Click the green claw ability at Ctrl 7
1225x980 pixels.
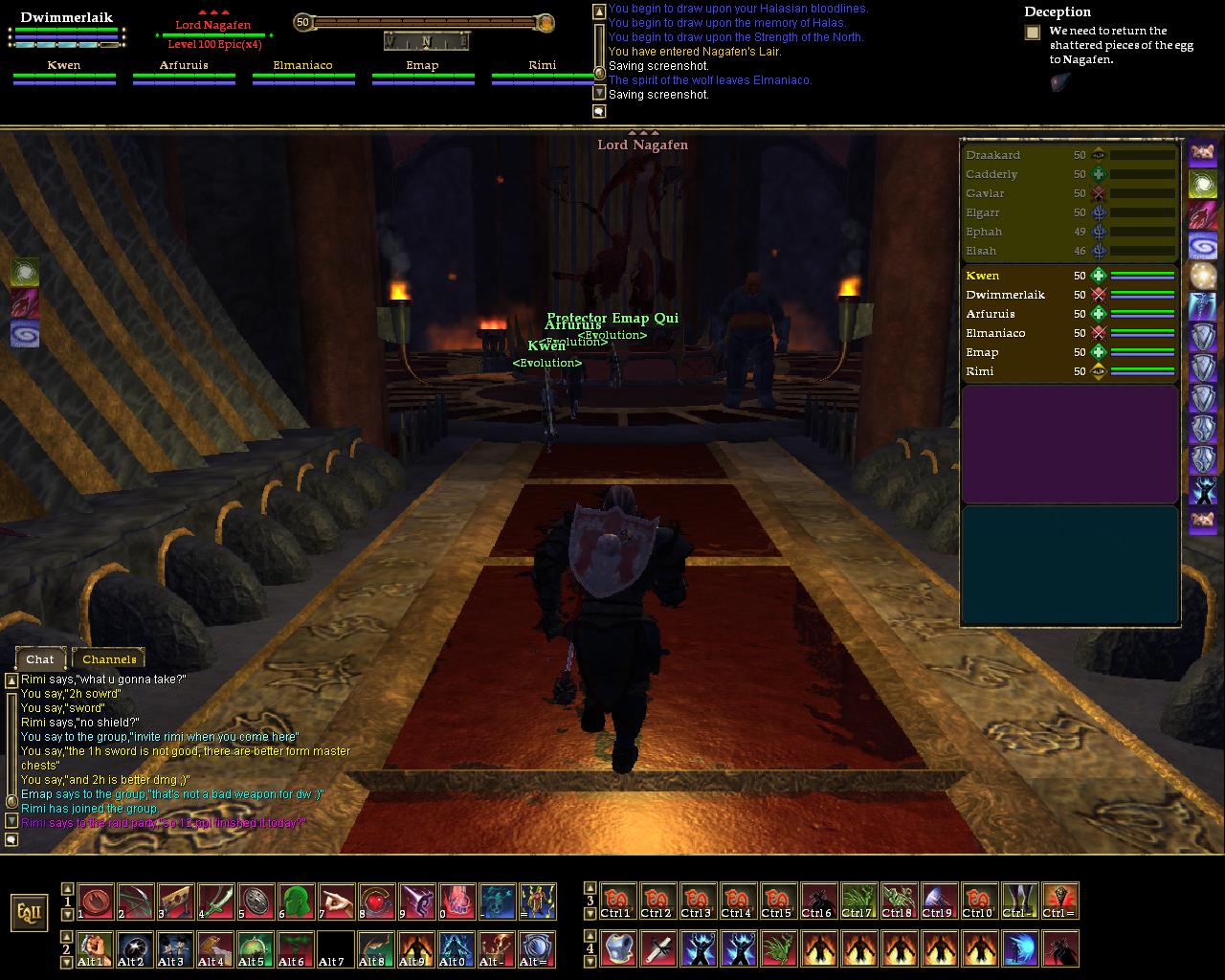(858, 902)
